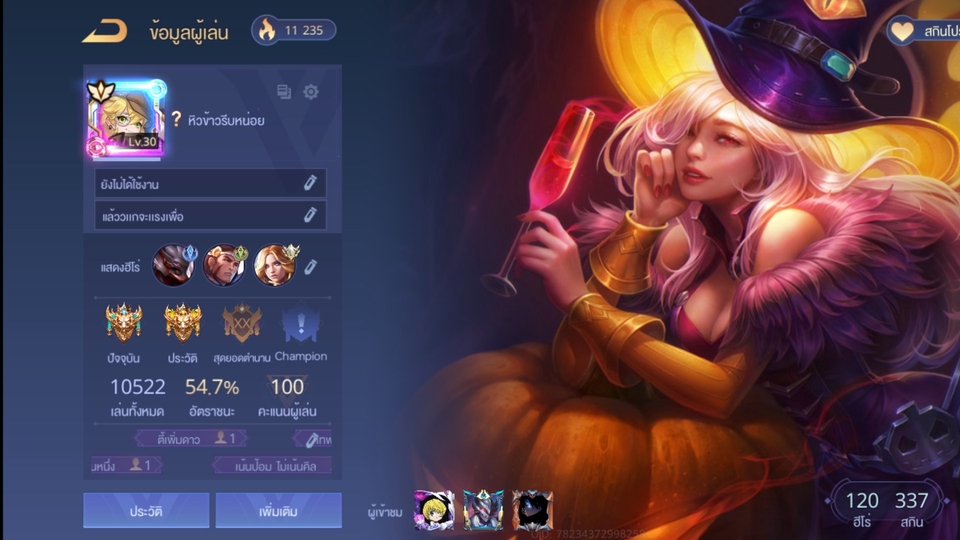960x540 pixels.
Task: Open the ประวัติ history button
Action: 146,510
